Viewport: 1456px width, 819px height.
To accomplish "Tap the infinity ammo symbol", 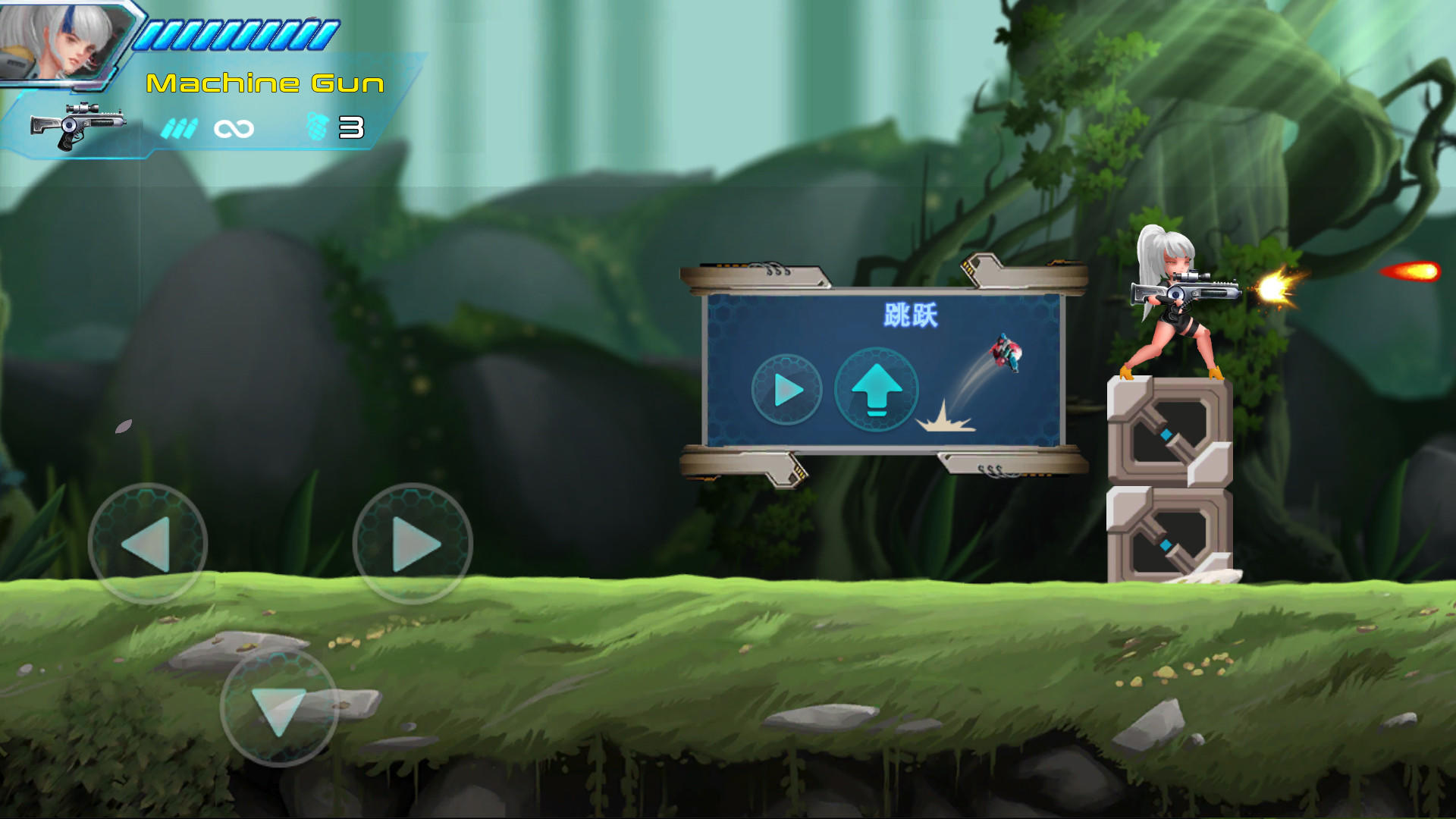I will (x=234, y=127).
